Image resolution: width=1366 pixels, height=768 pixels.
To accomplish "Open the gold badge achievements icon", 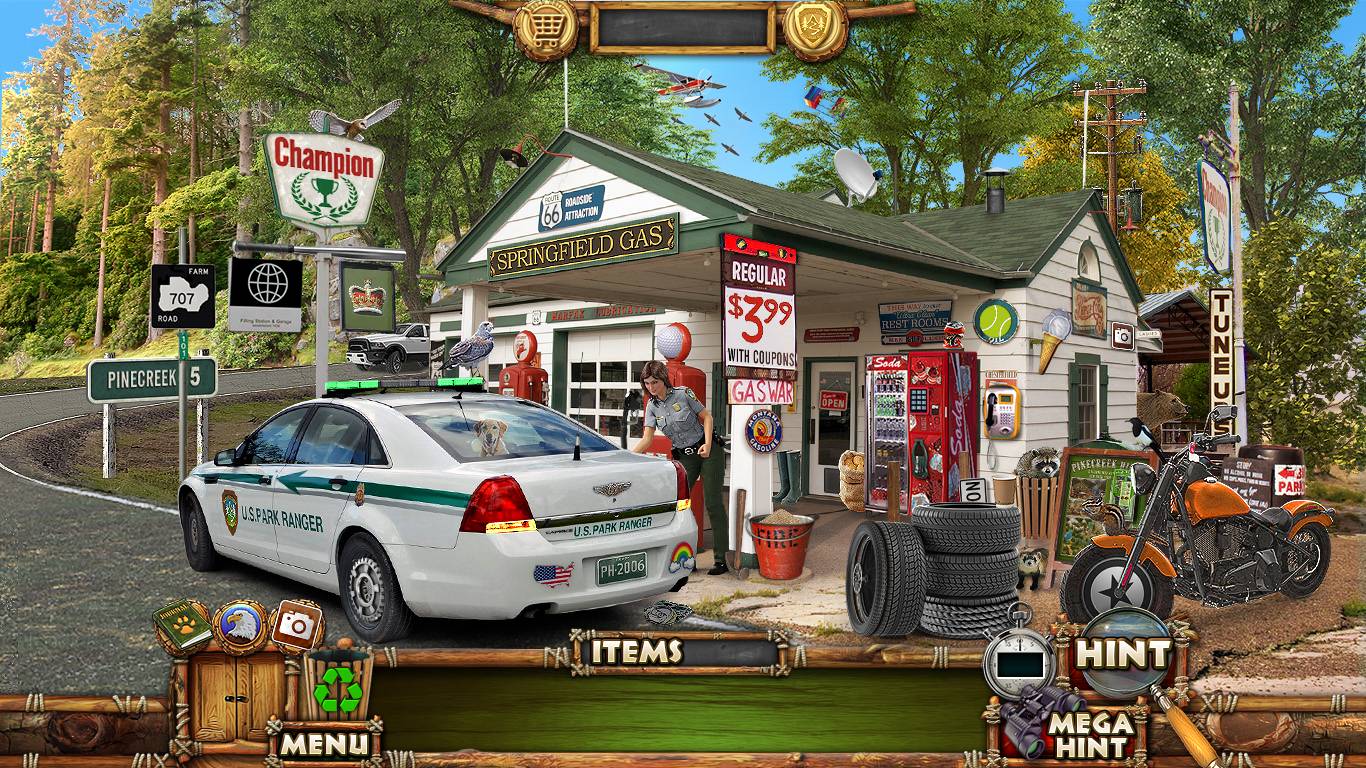I will pos(816,28).
